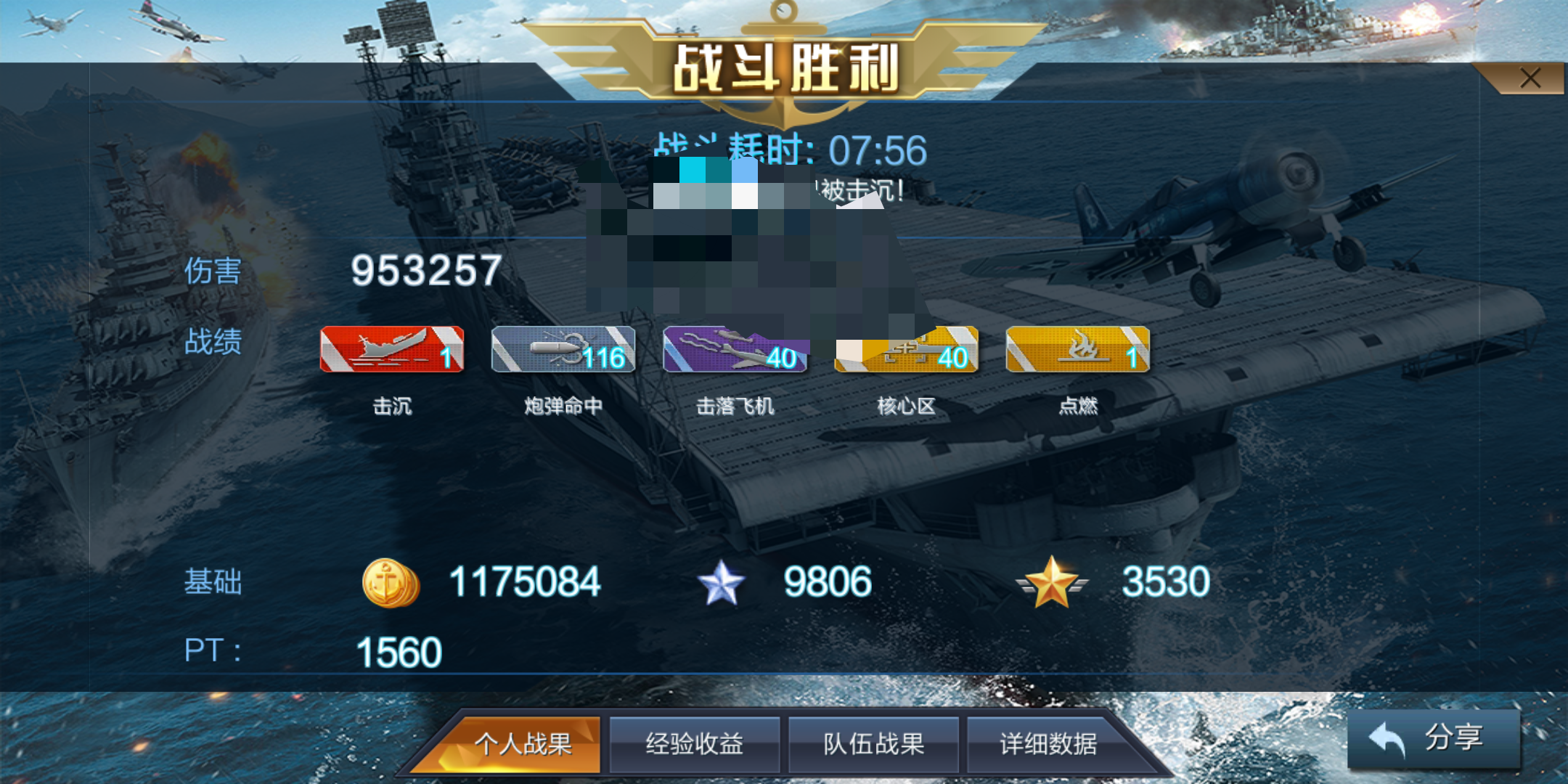Select the 击沉 (sink) badge icon

(391, 351)
